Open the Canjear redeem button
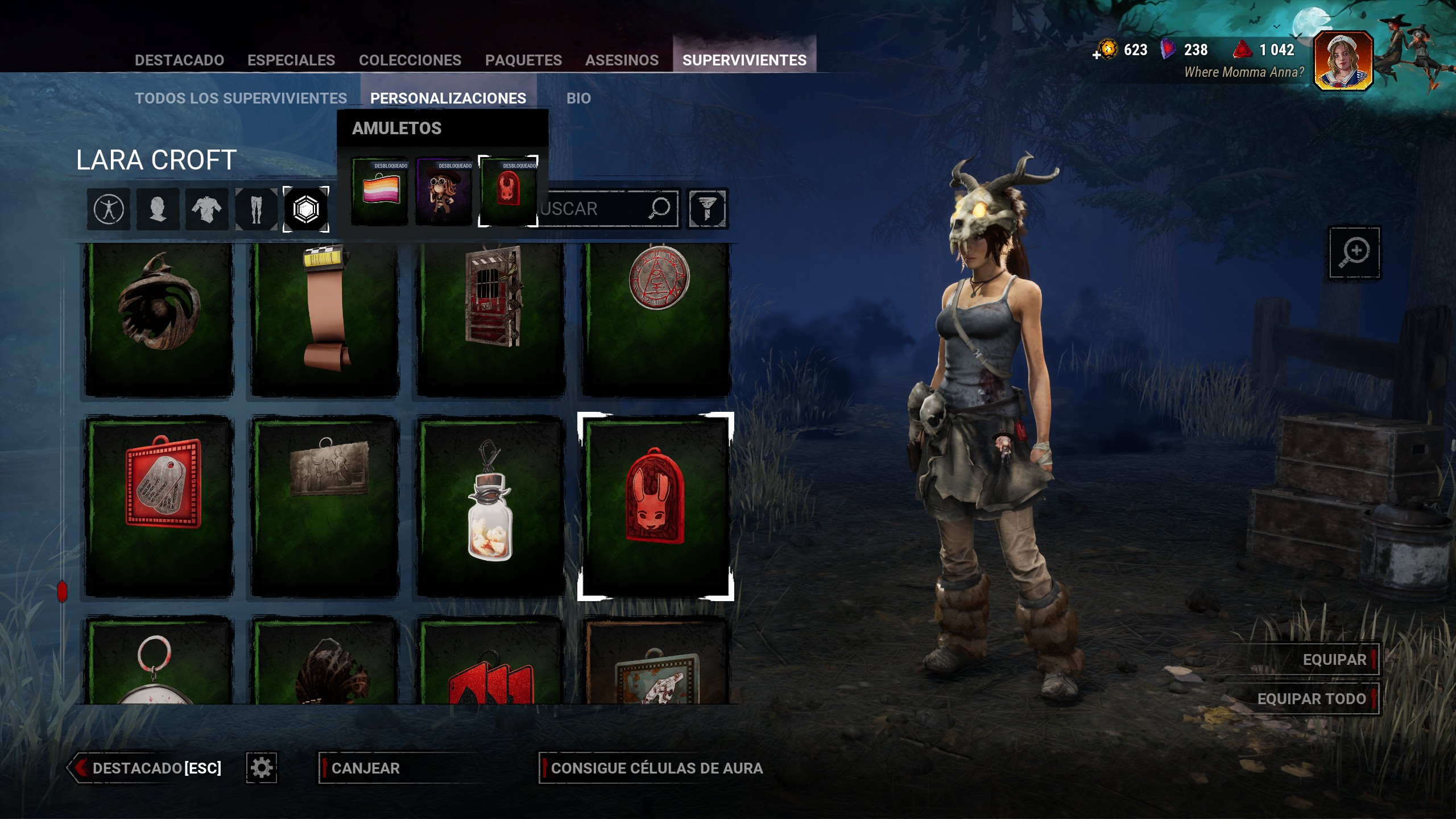Screen dimensions: 1456x819 (365, 768)
